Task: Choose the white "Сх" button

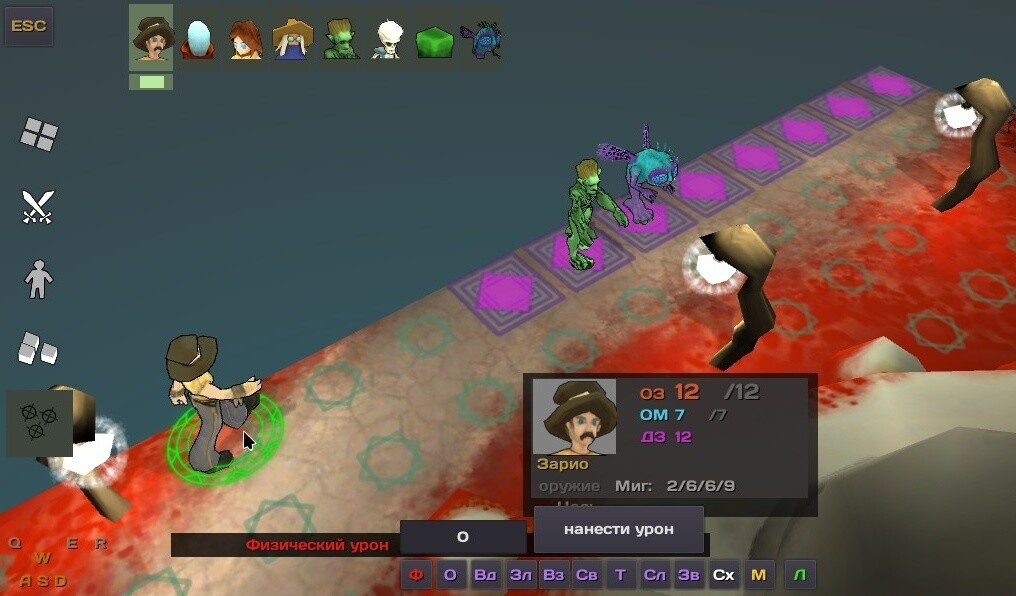Action: (x=723, y=575)
